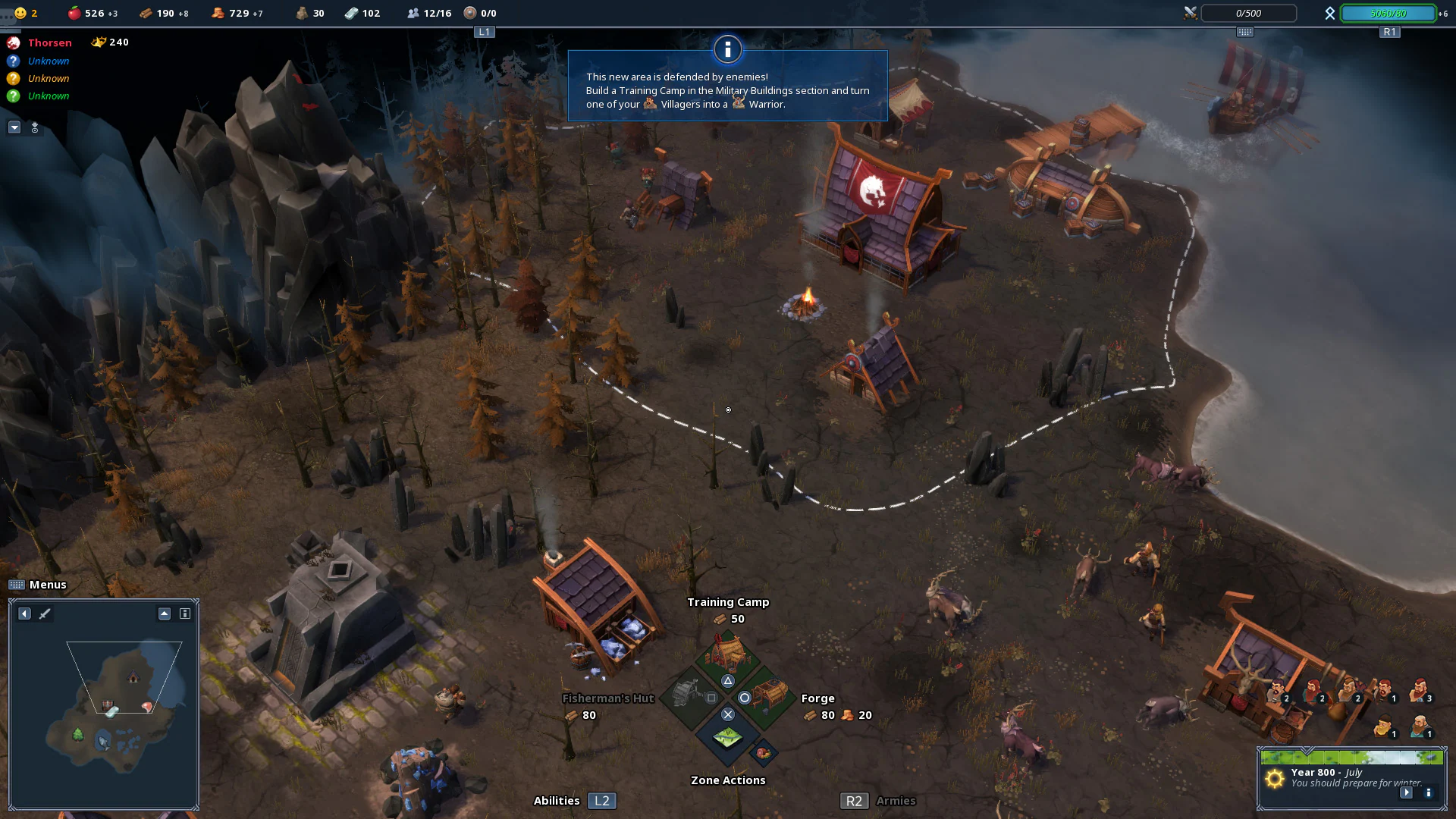Open the Armies menu via R2
The image size is (1456, 819).
point(854,801)
